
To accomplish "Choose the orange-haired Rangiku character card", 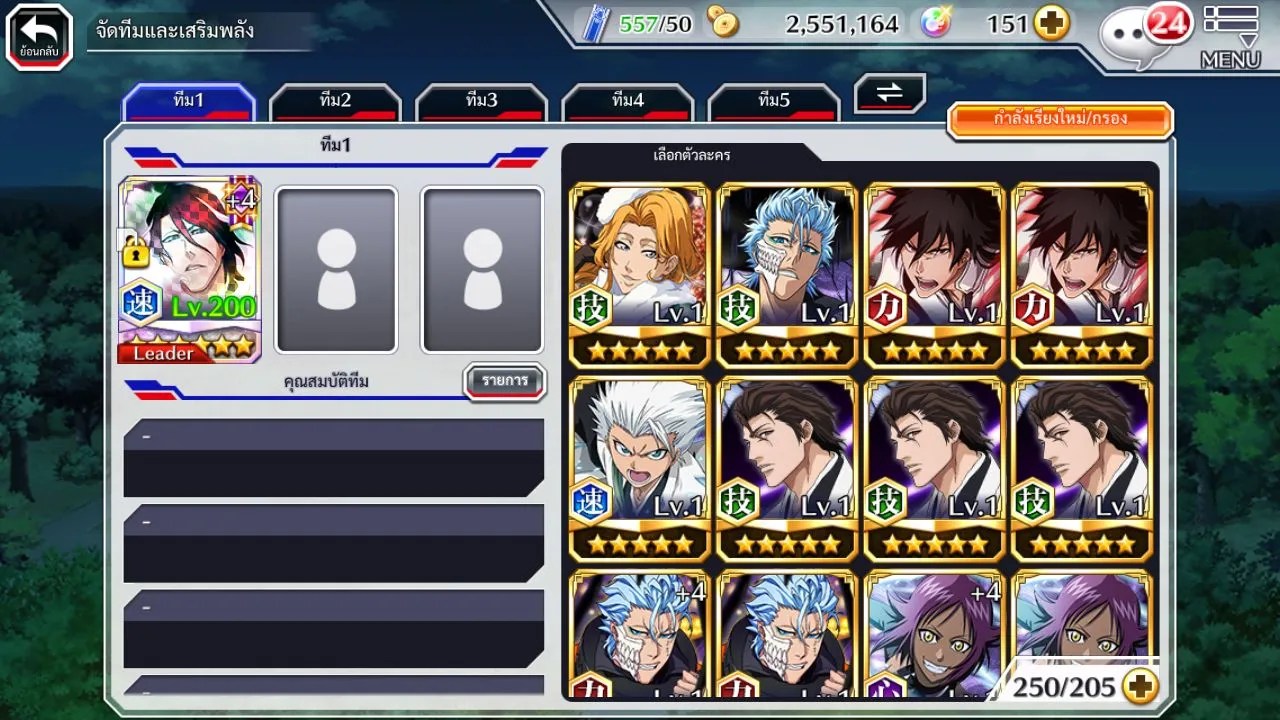I will pos(640,274).
